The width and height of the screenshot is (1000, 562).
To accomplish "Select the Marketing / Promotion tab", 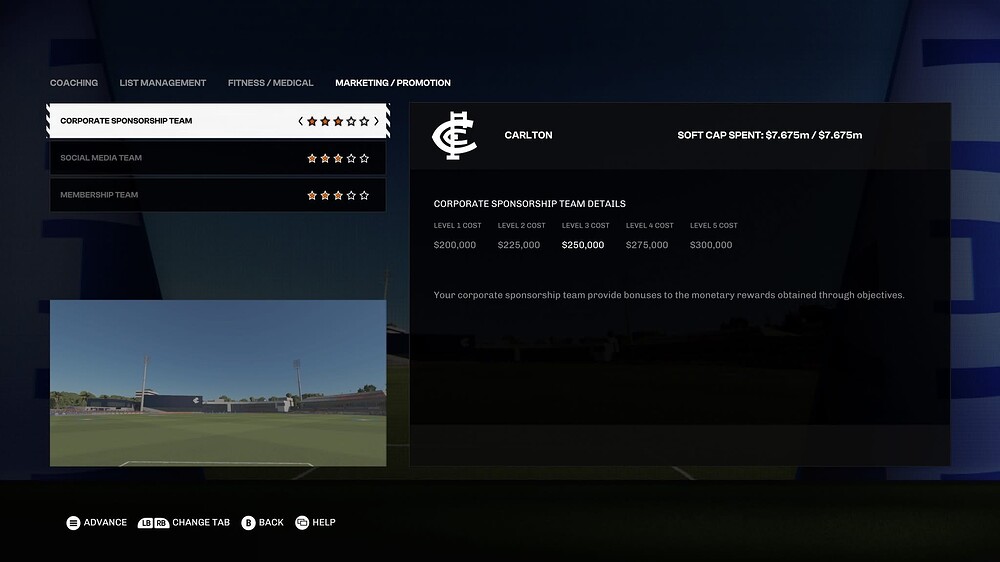I will pos(393,83).
